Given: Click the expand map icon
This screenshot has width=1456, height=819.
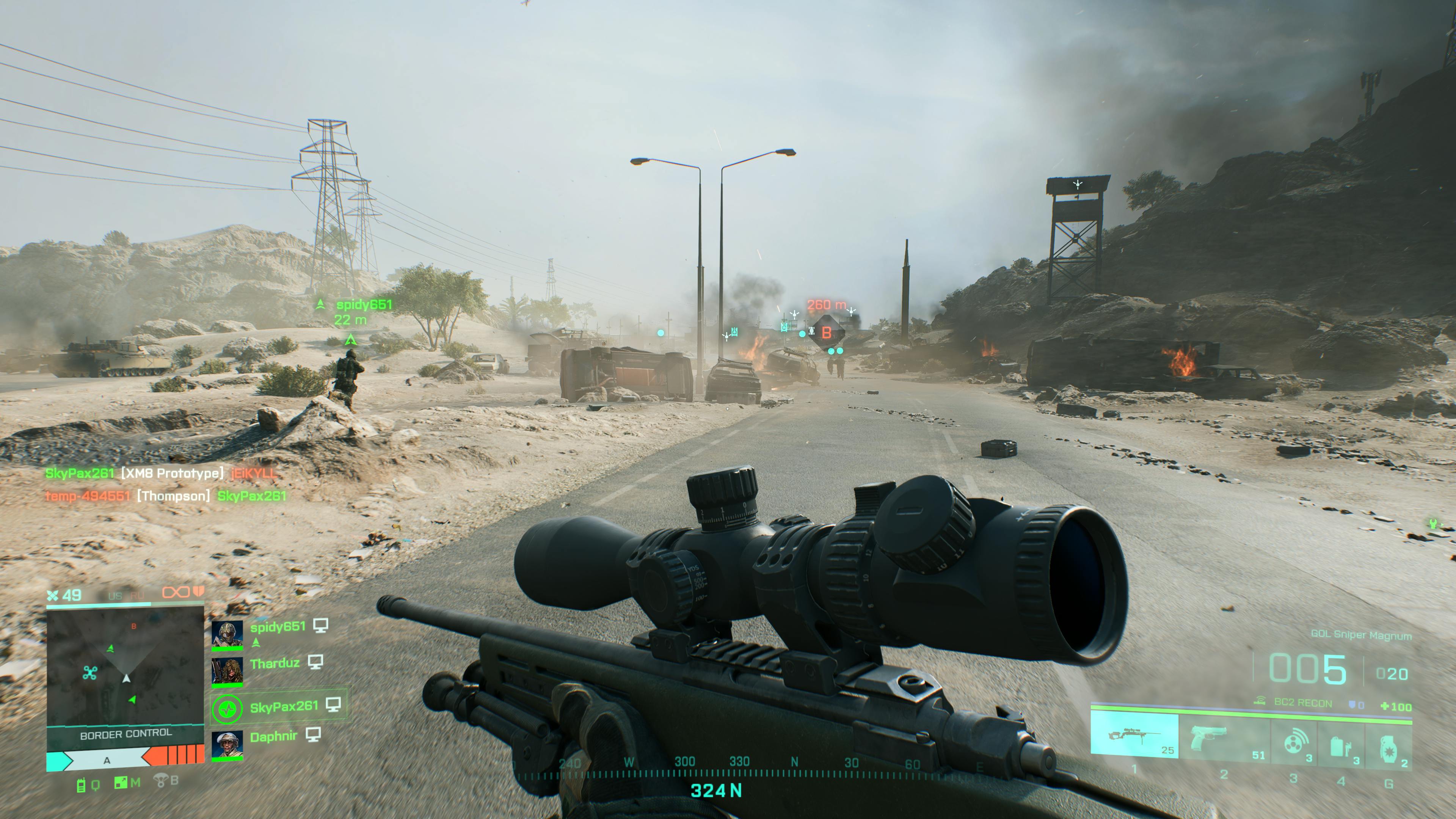Looking at the screenshot, I should pos(121,783).
